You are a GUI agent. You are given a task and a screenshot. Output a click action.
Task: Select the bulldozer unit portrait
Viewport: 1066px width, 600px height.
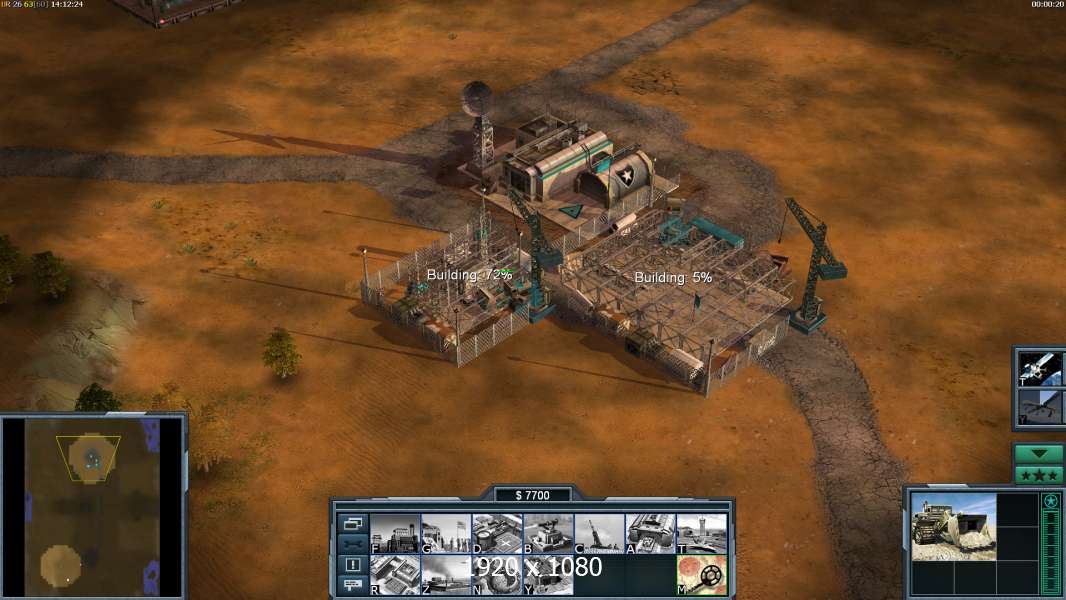coord(953,526)
